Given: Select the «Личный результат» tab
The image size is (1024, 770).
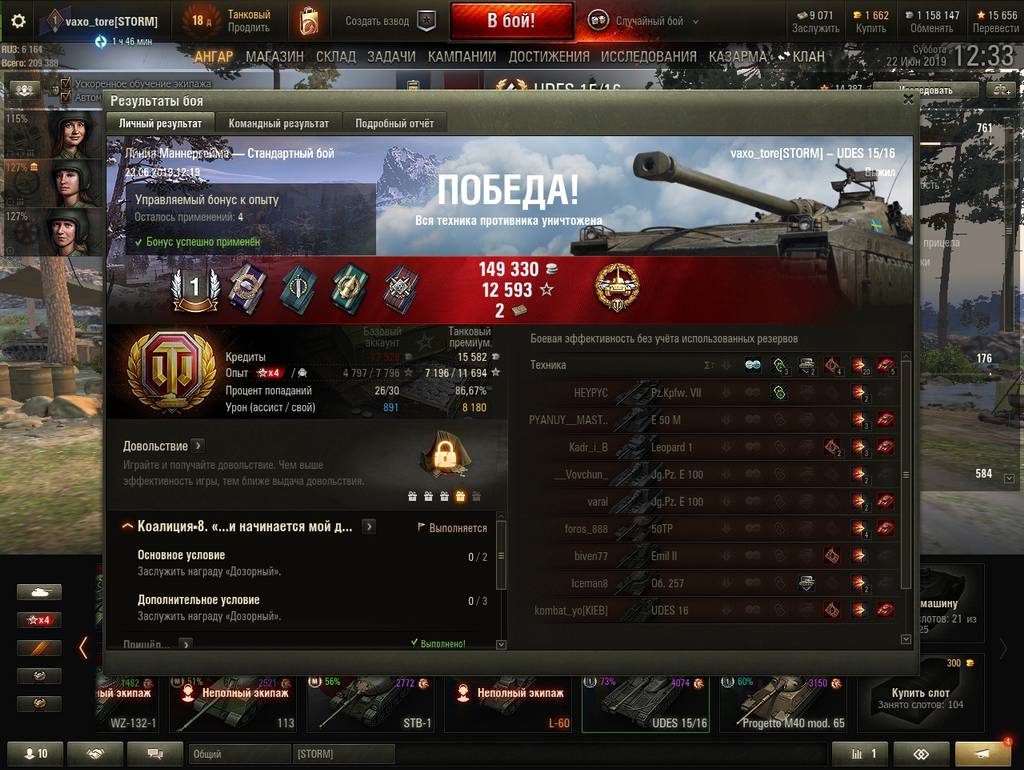Looking at the screenshot, I should [x=160, y=123].
